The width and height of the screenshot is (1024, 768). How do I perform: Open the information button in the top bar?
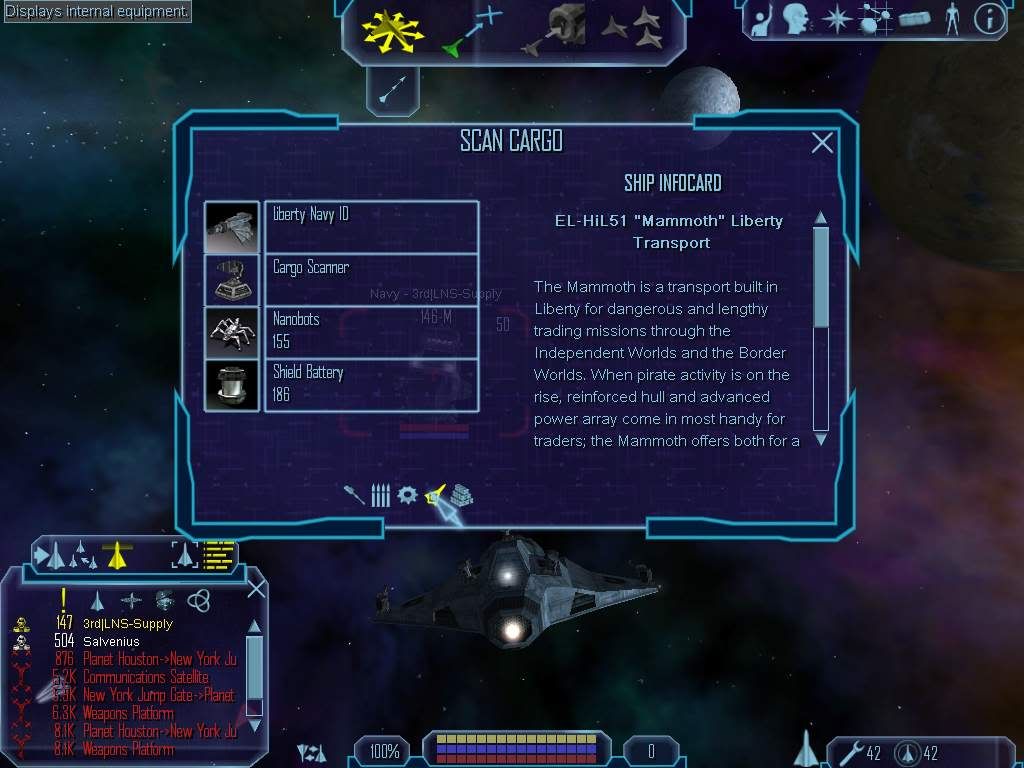tap(989, 18)
